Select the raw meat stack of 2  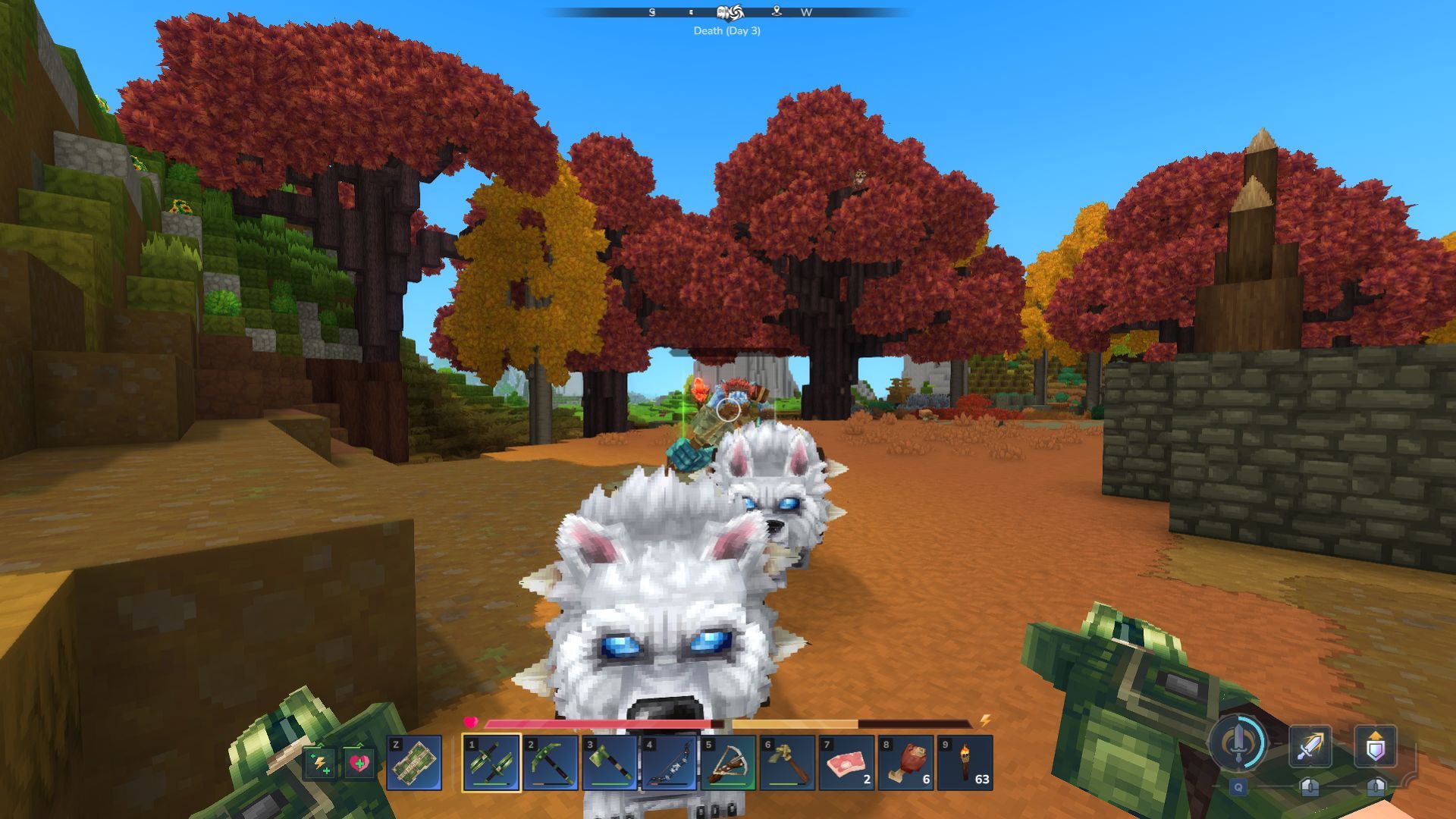pyautogui.click(x=846, y=763)
